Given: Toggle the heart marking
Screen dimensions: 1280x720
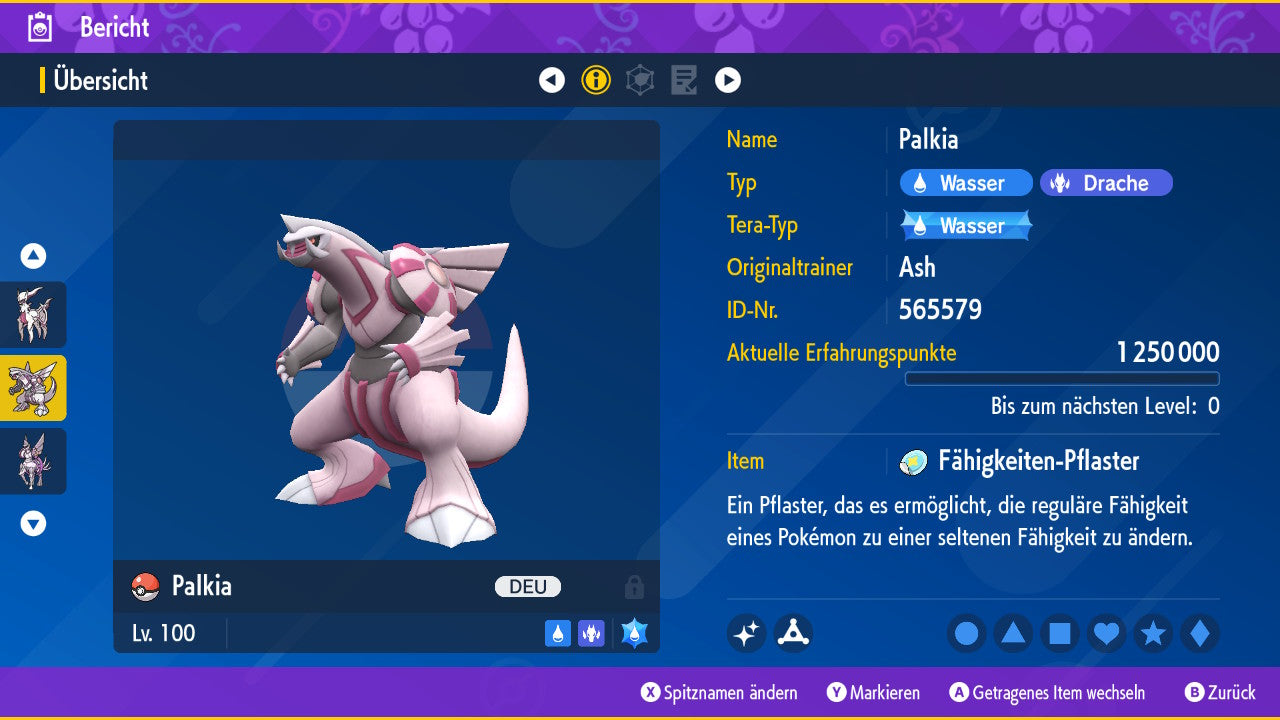Looking at the screenshot, I should [1106, 633].
